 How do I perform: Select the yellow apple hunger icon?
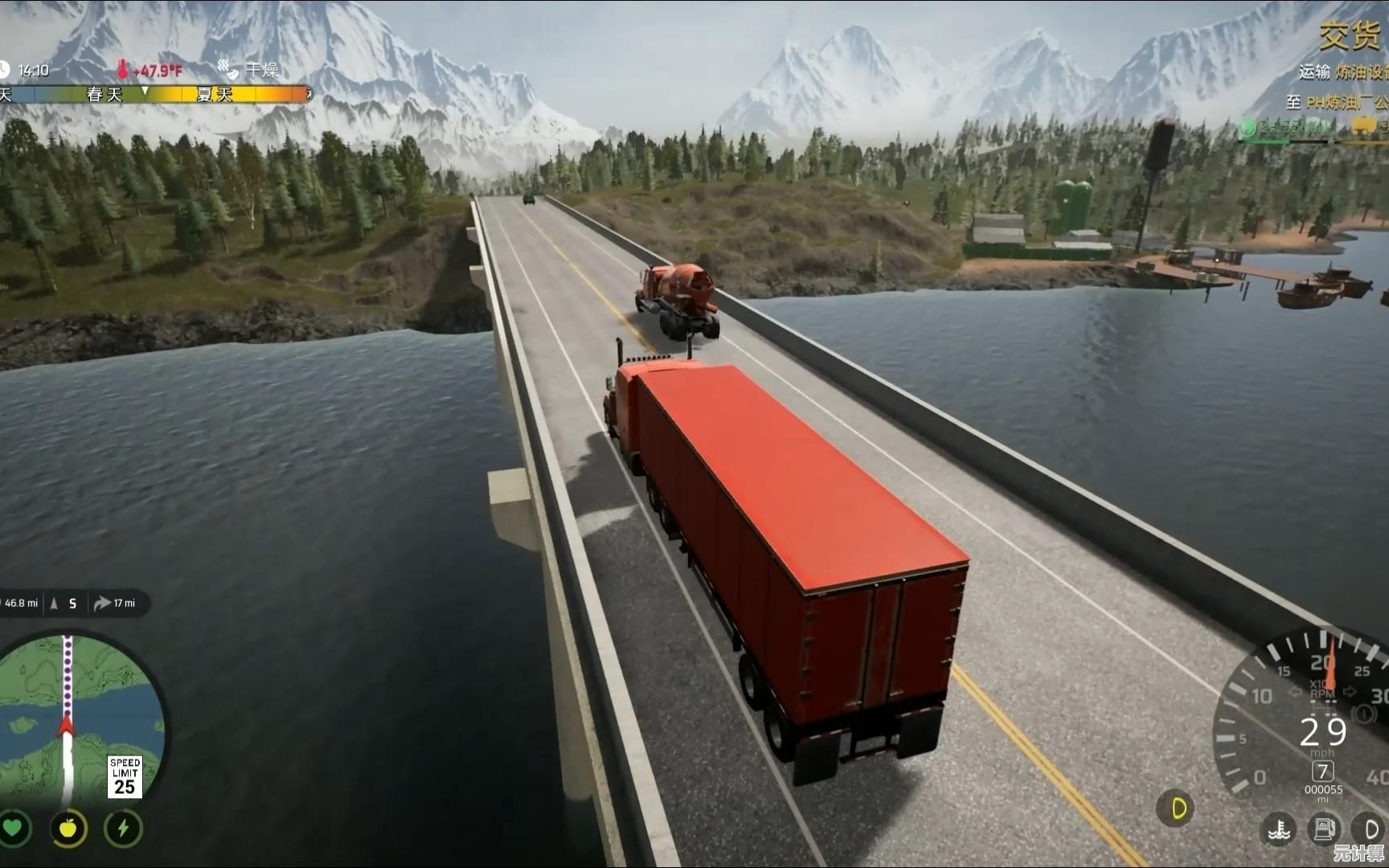click(68, 828)
